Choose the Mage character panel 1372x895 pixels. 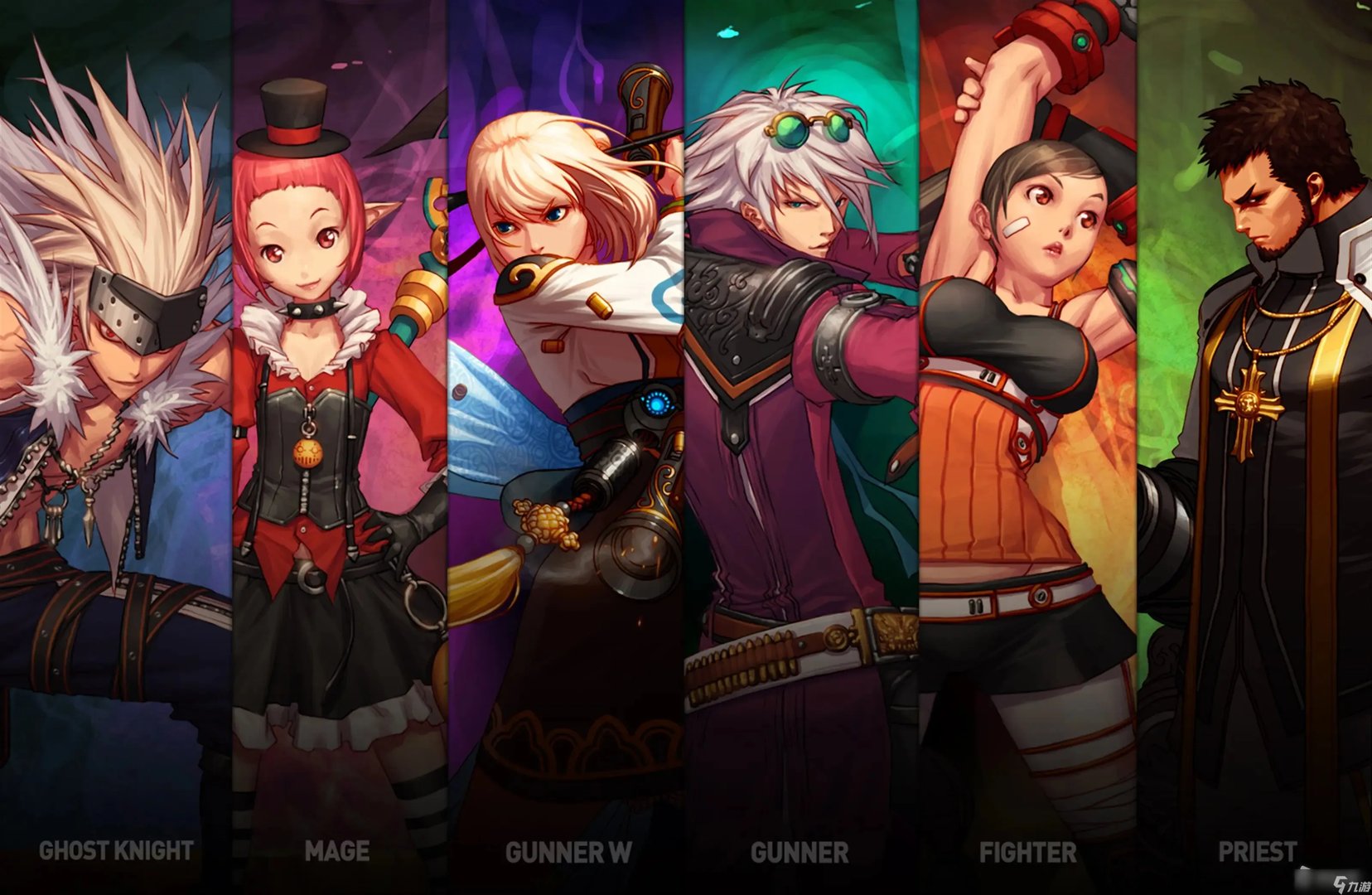click(x=338, y=447)
